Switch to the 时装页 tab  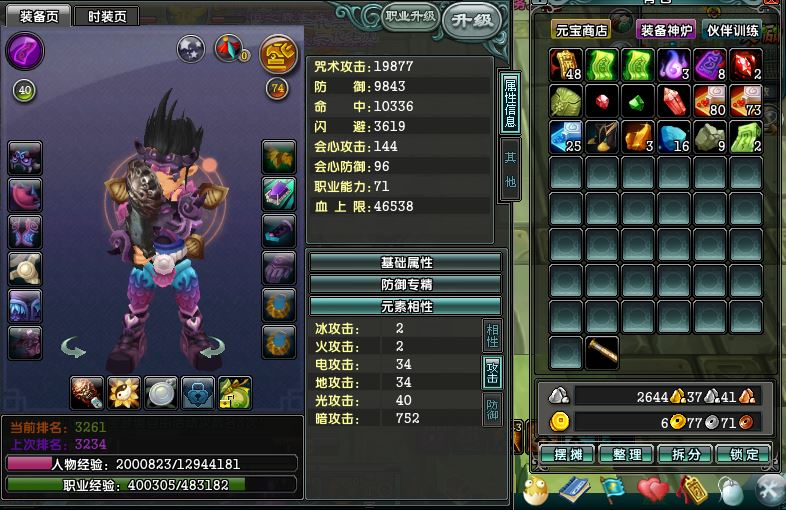point(106,16)
